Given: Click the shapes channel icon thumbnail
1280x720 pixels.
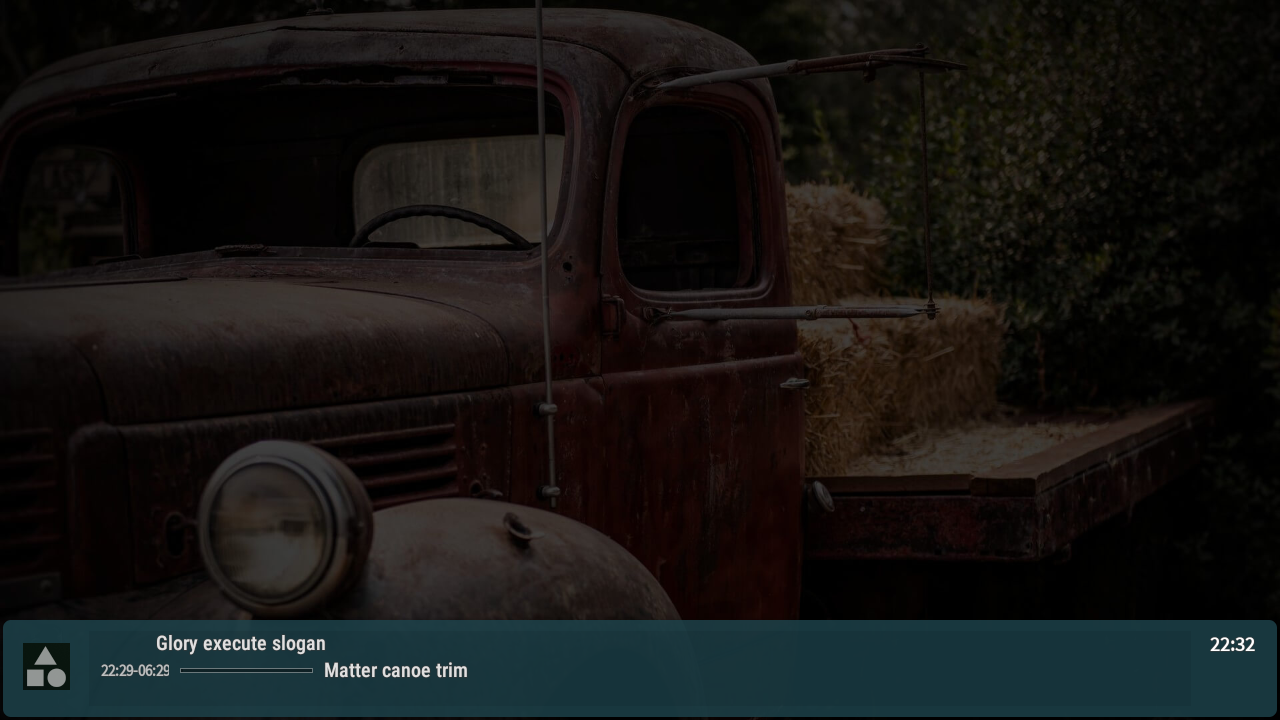Looking at the screenshot, I should coord(46,667).
